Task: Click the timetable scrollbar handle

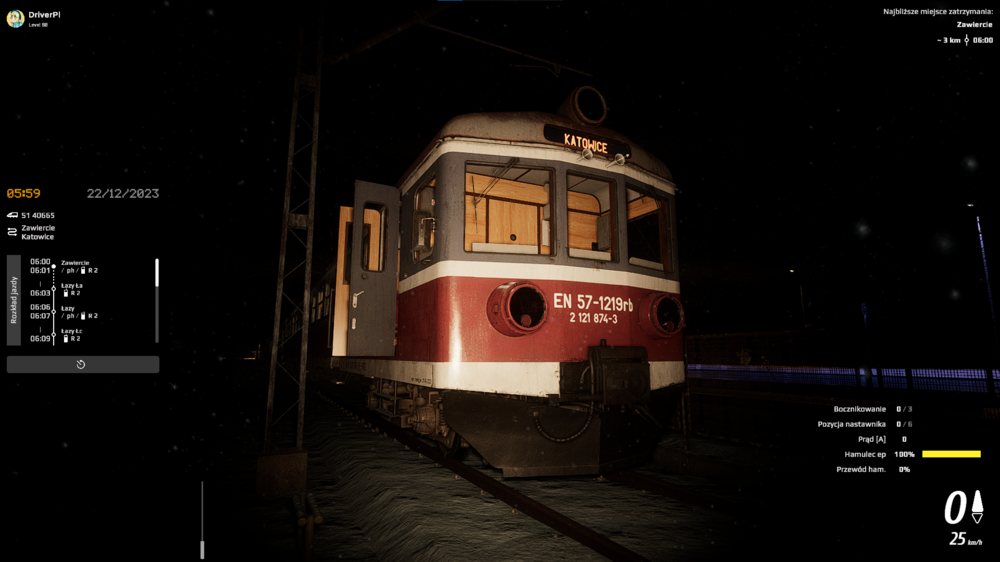Action: coord(156,271)
